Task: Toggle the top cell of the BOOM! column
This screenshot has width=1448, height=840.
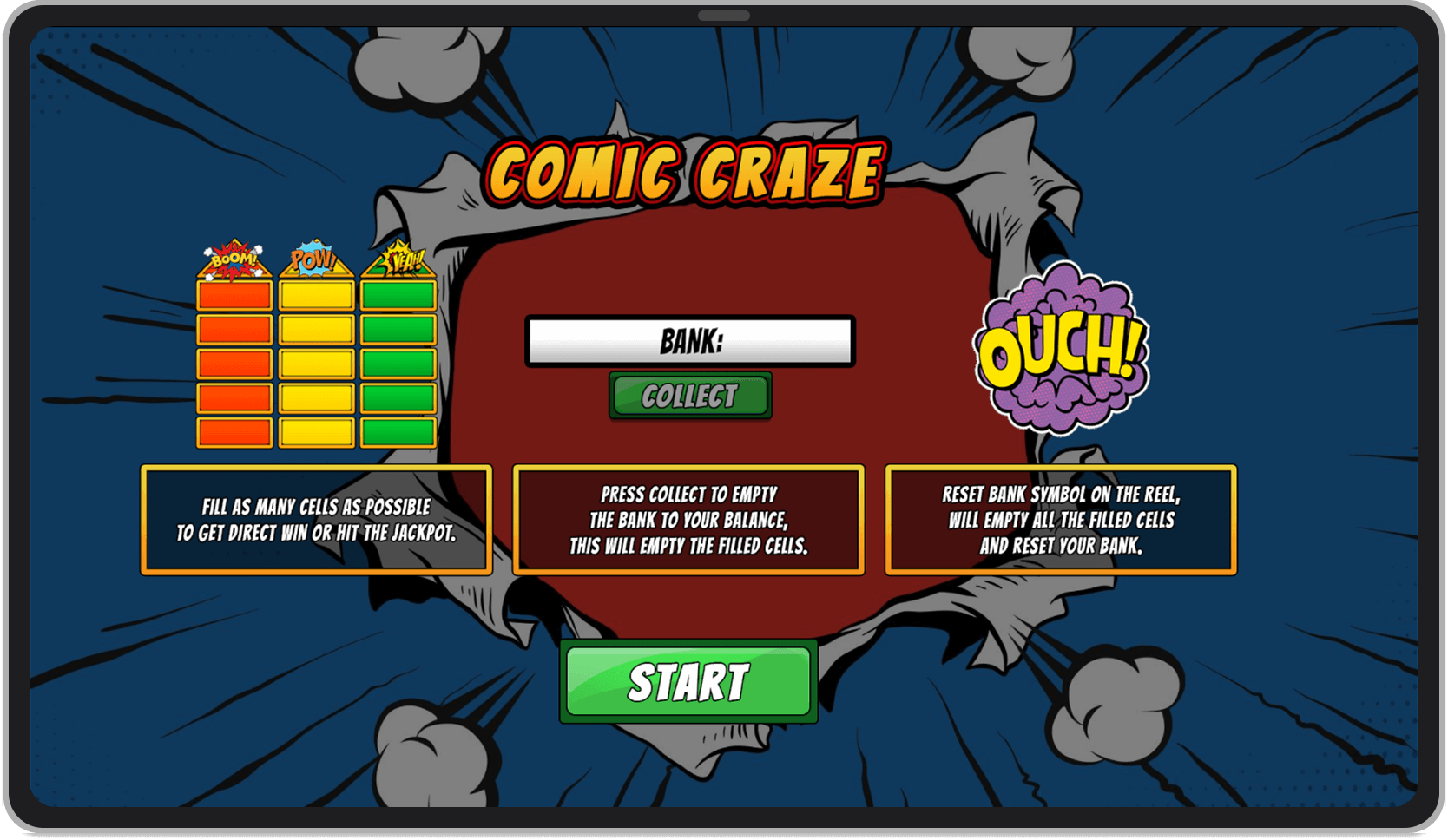Action: point(232,295)
